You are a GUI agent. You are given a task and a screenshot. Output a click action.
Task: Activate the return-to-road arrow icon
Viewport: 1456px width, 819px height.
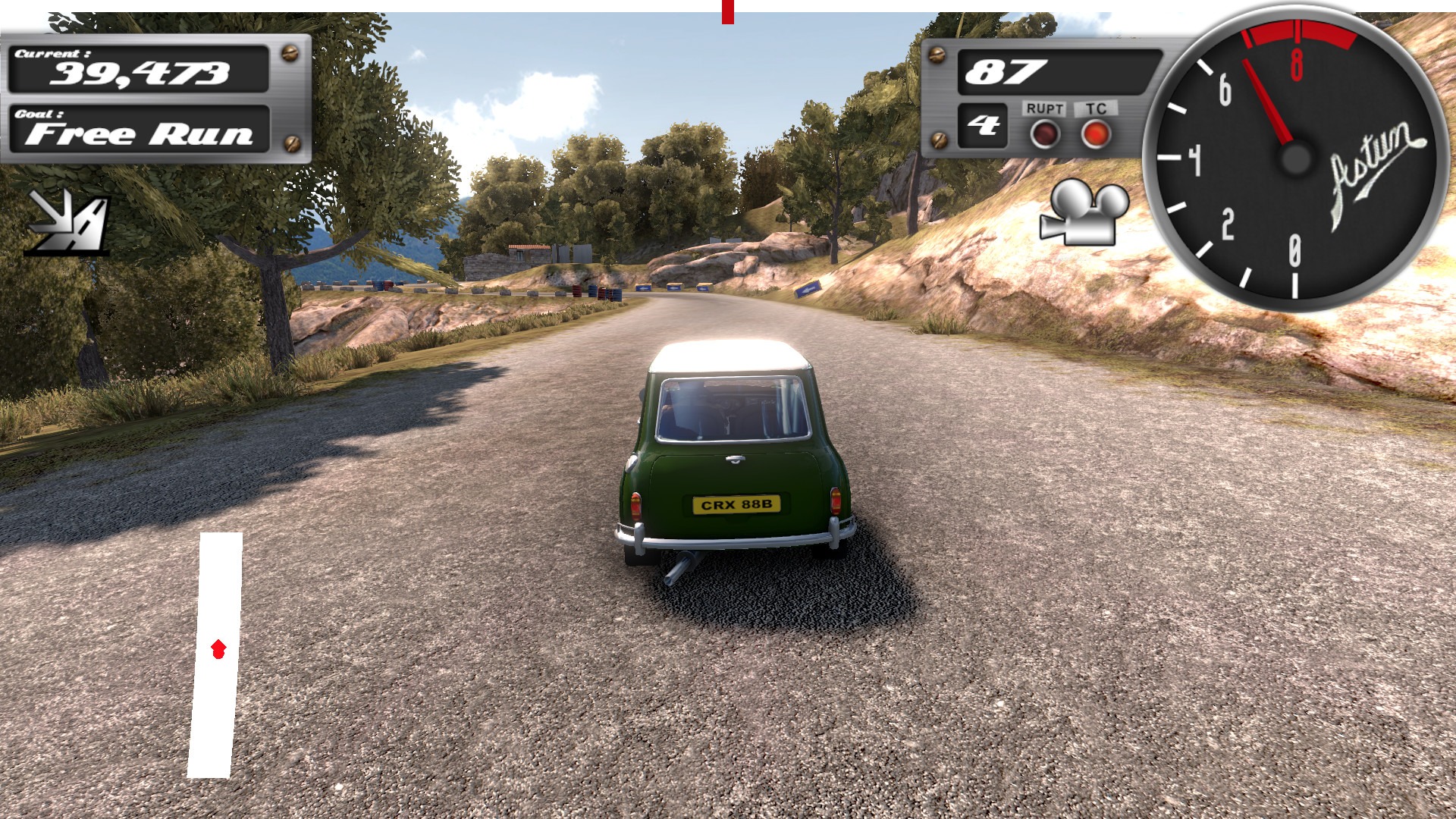coord(68,221)
